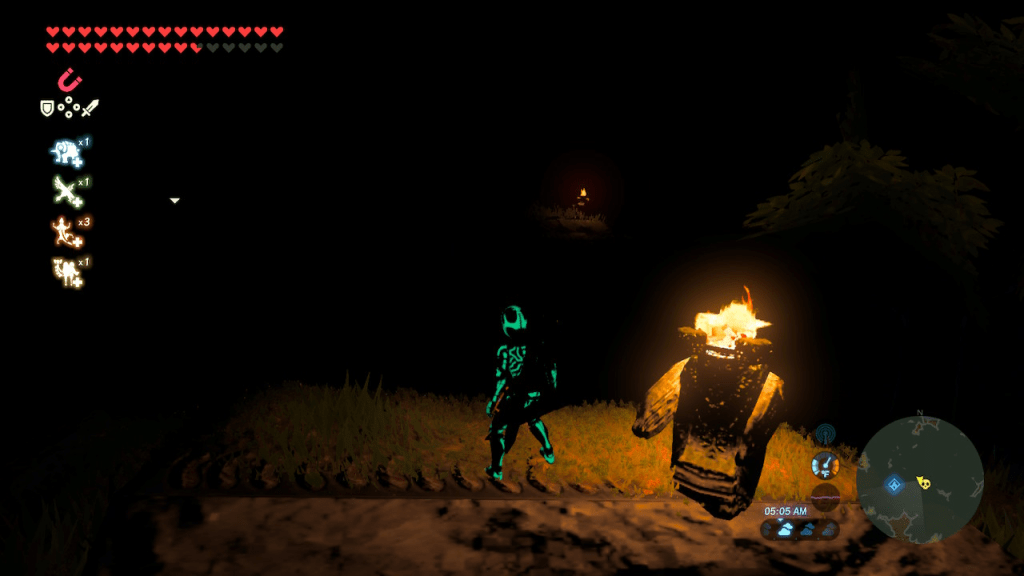Click the shield quick-select icon
1024x576 pixels.
pyautogui.click(x=47, y=107)
